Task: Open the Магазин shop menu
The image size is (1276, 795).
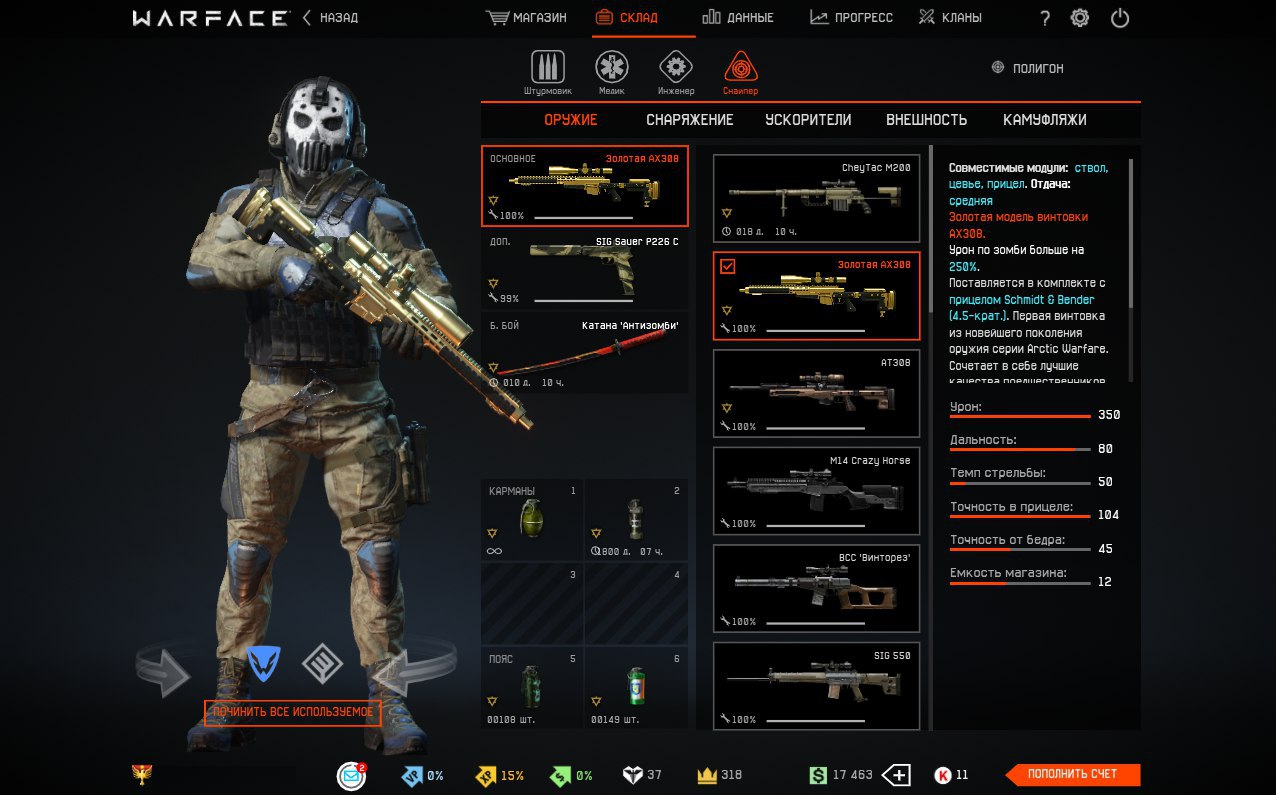Action: (x=526, y=18)
